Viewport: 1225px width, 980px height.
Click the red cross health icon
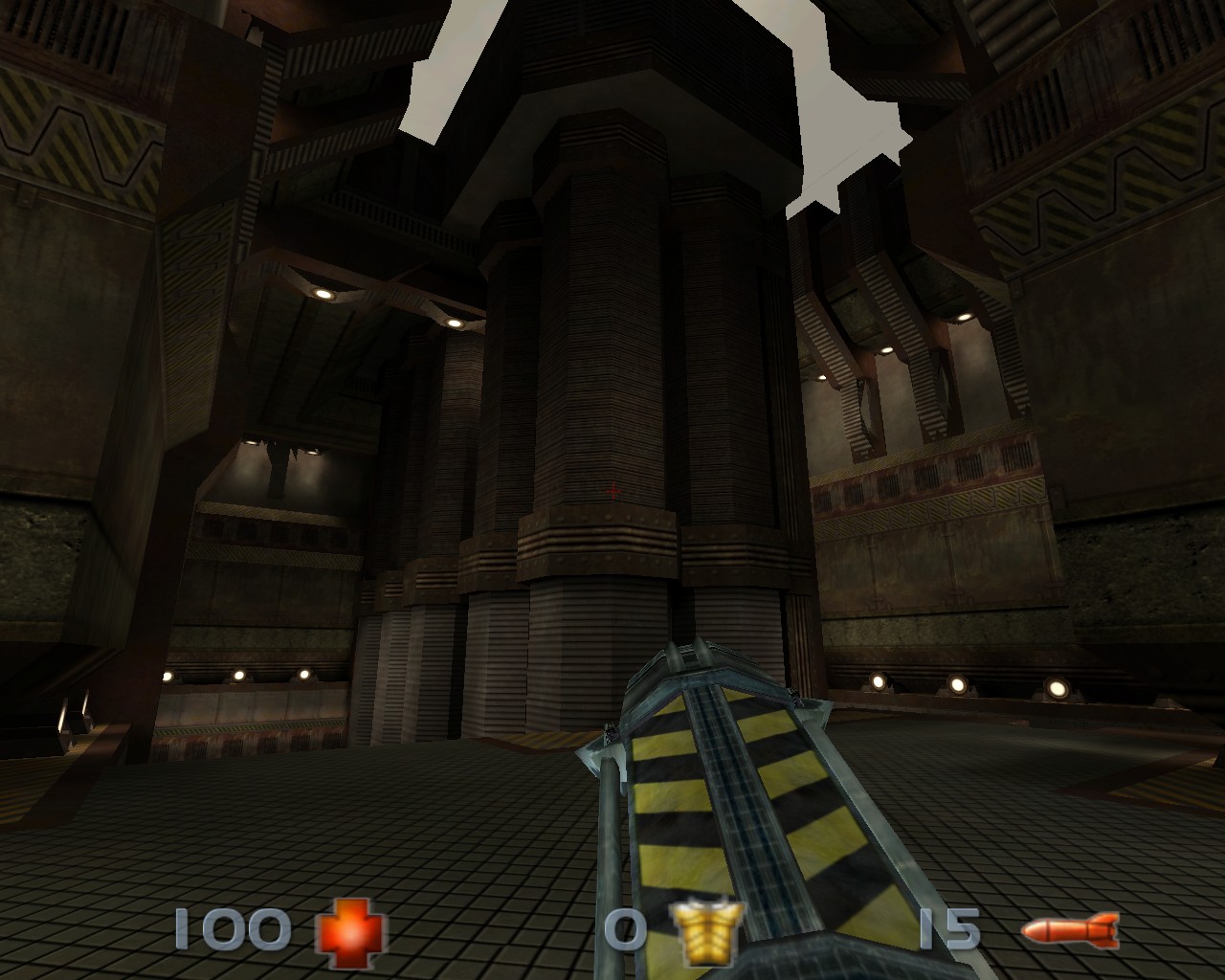tap(352, 931)
